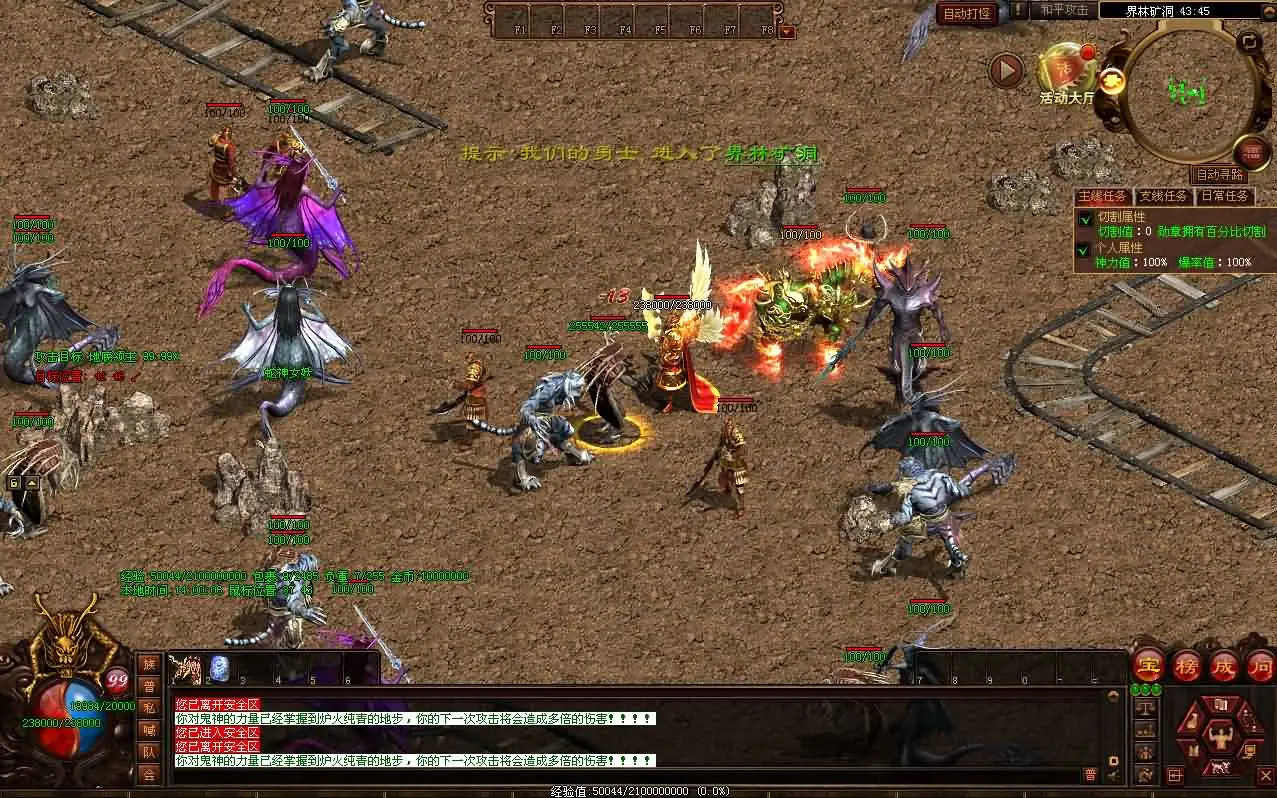Close the hexagon menu with X button
Screen dimensions: 1277x798
point(1267,775)
